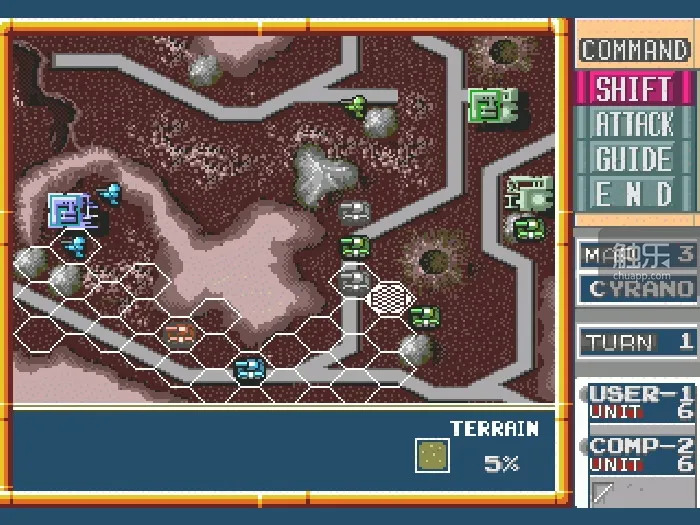700x525 pixels.
Task: Choose the ATTACK command
Action: coord(634,124)
